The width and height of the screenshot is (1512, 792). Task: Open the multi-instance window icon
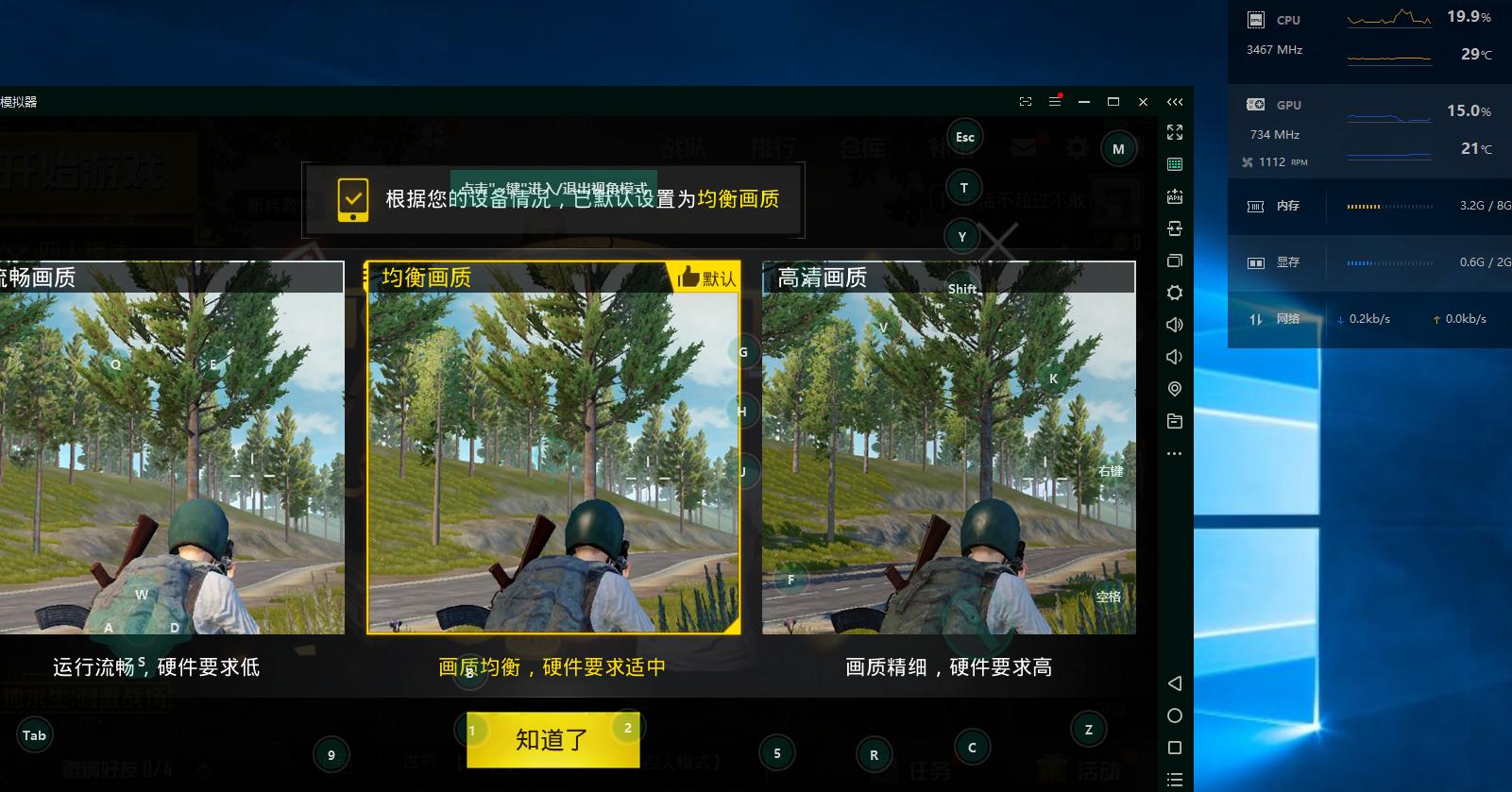1175,261
